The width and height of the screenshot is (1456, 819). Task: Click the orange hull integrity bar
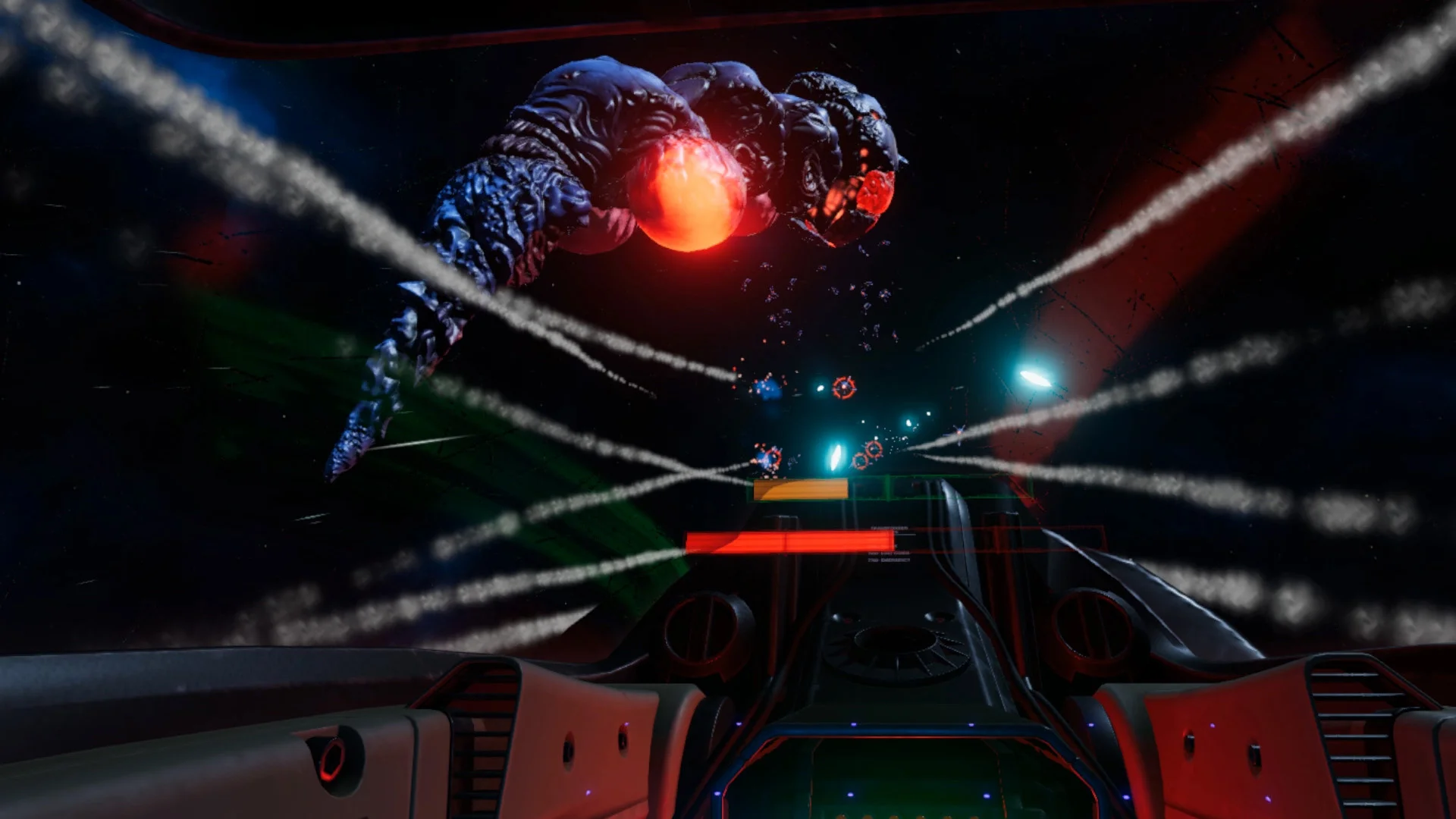(x=801, y=489)
